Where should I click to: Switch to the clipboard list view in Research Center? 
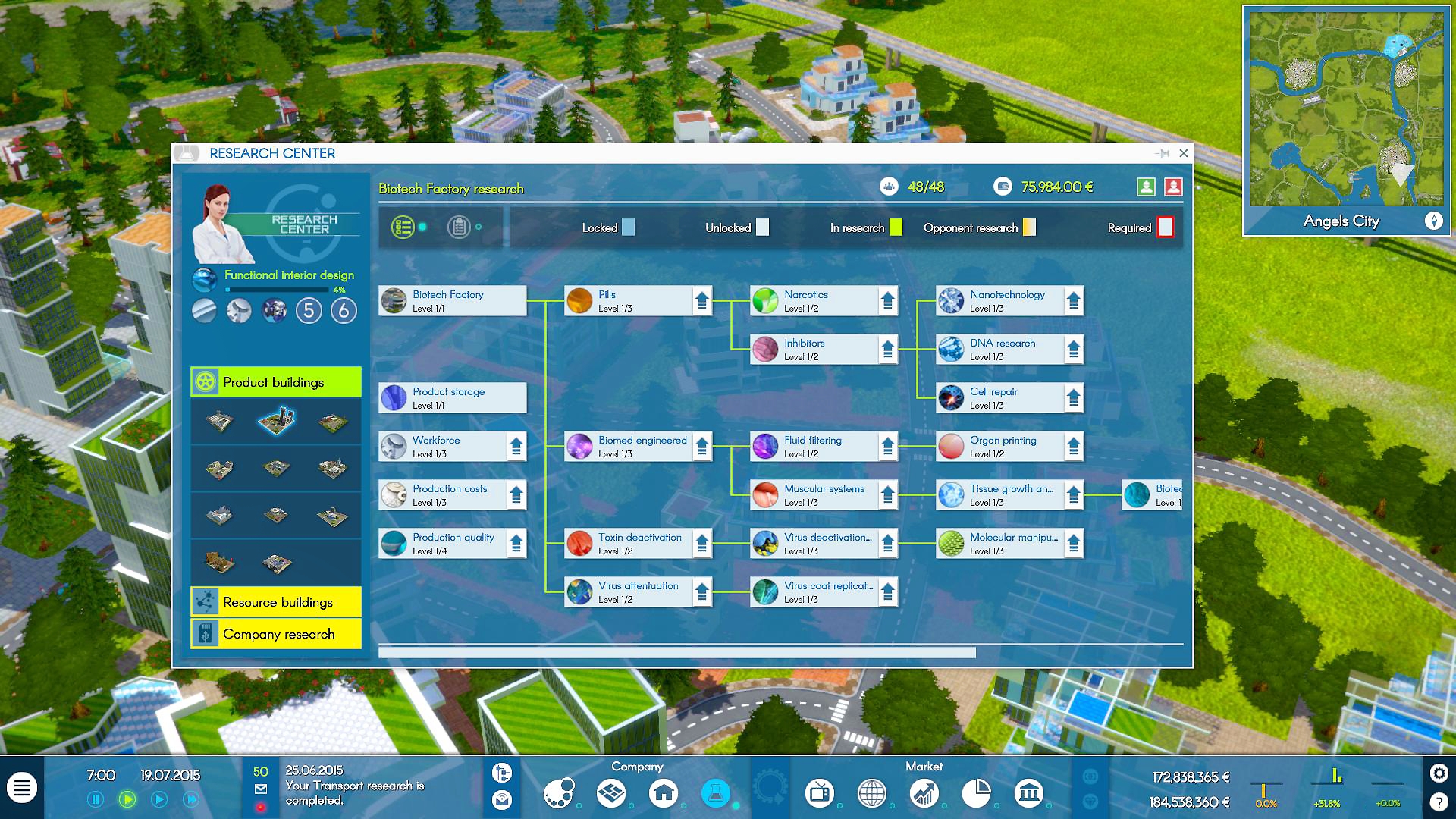pyautogui.click(x=459, y=226)
